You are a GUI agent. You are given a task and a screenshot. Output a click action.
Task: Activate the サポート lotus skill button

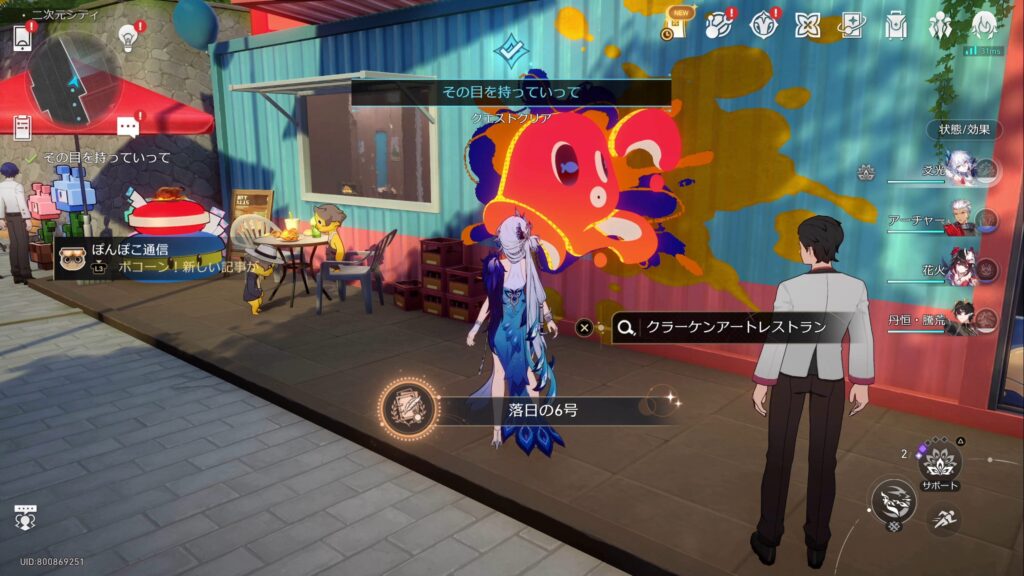point(940,462)
